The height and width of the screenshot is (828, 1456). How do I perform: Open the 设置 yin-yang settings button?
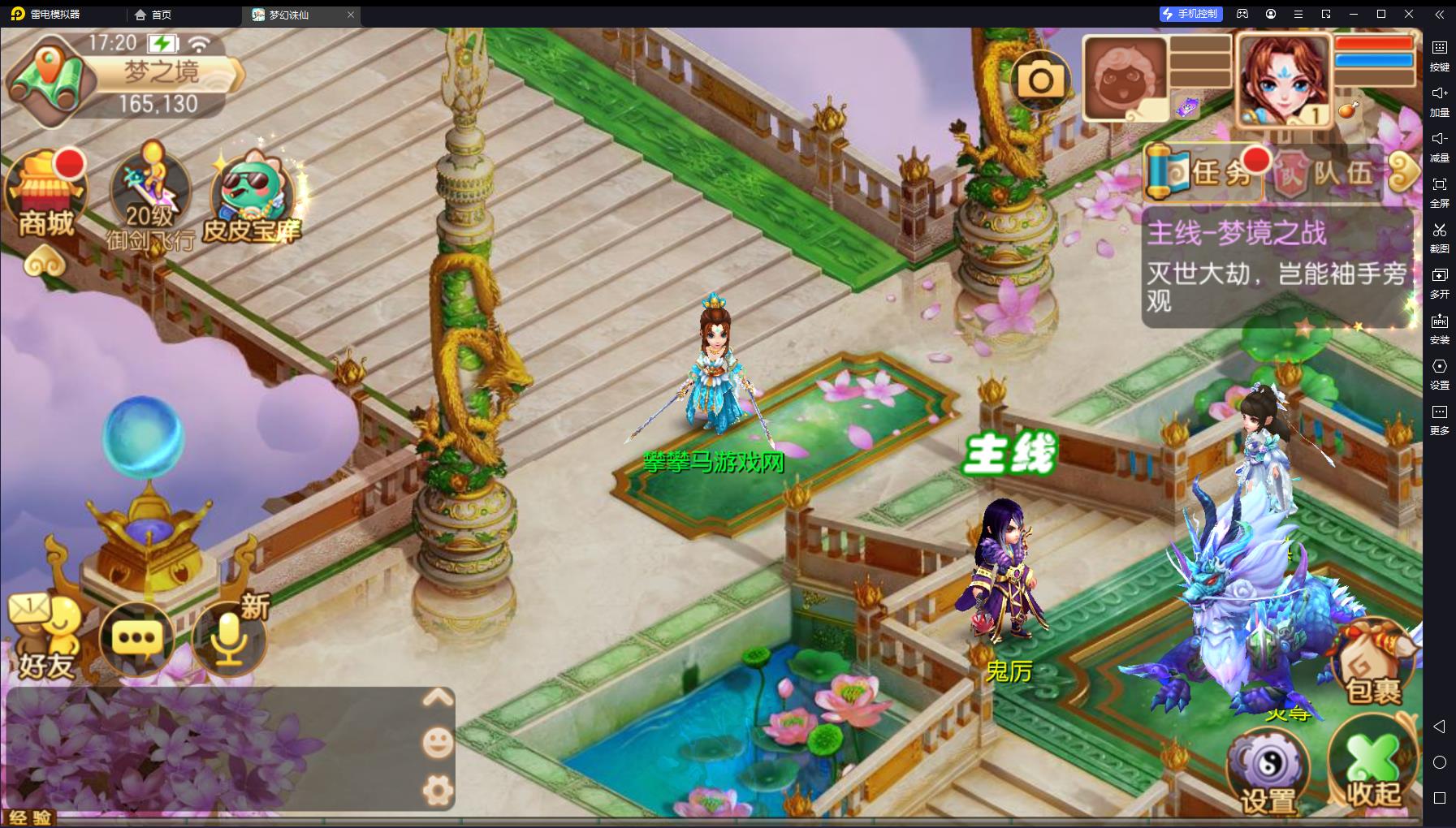click(1268, 772)
